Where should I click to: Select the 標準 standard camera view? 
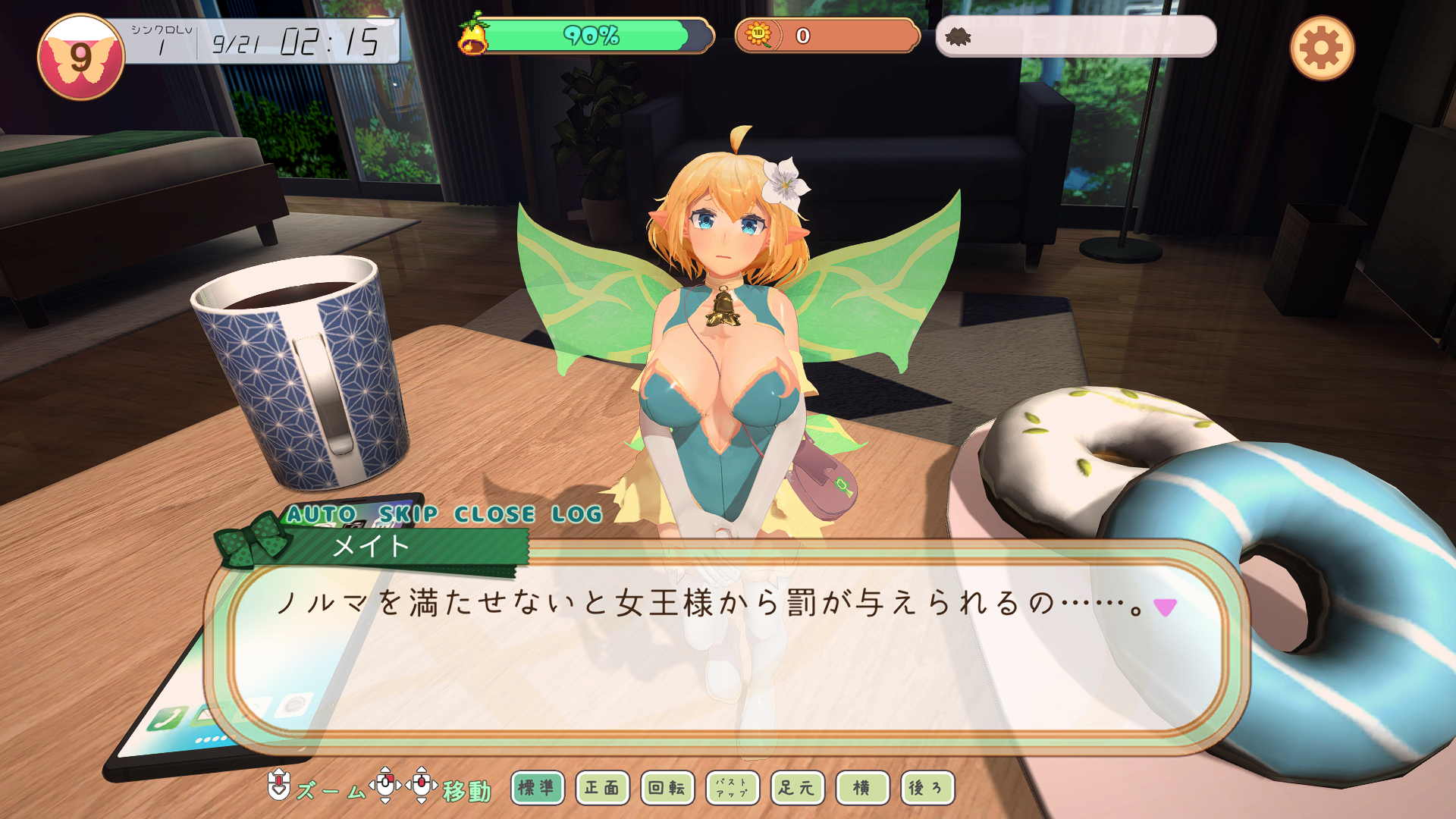pyautogui.click(x=537, y=788)
